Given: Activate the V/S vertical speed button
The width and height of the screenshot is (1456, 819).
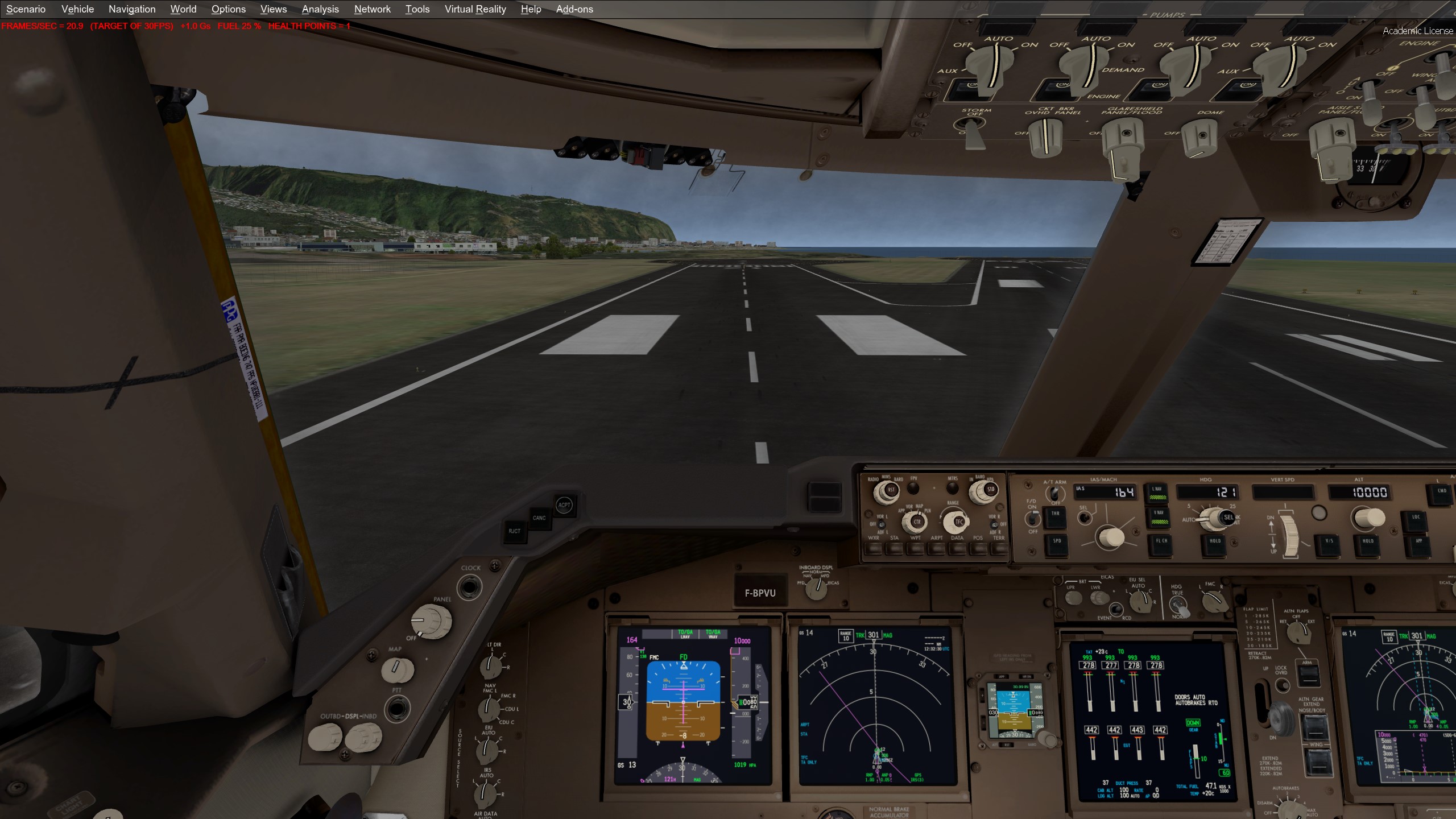Looking at the screenshot, I should coord(1329,542).
